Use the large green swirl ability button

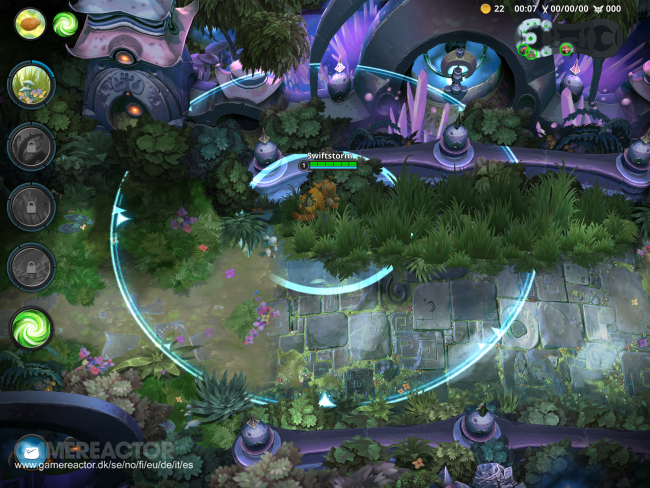(31, 327)
